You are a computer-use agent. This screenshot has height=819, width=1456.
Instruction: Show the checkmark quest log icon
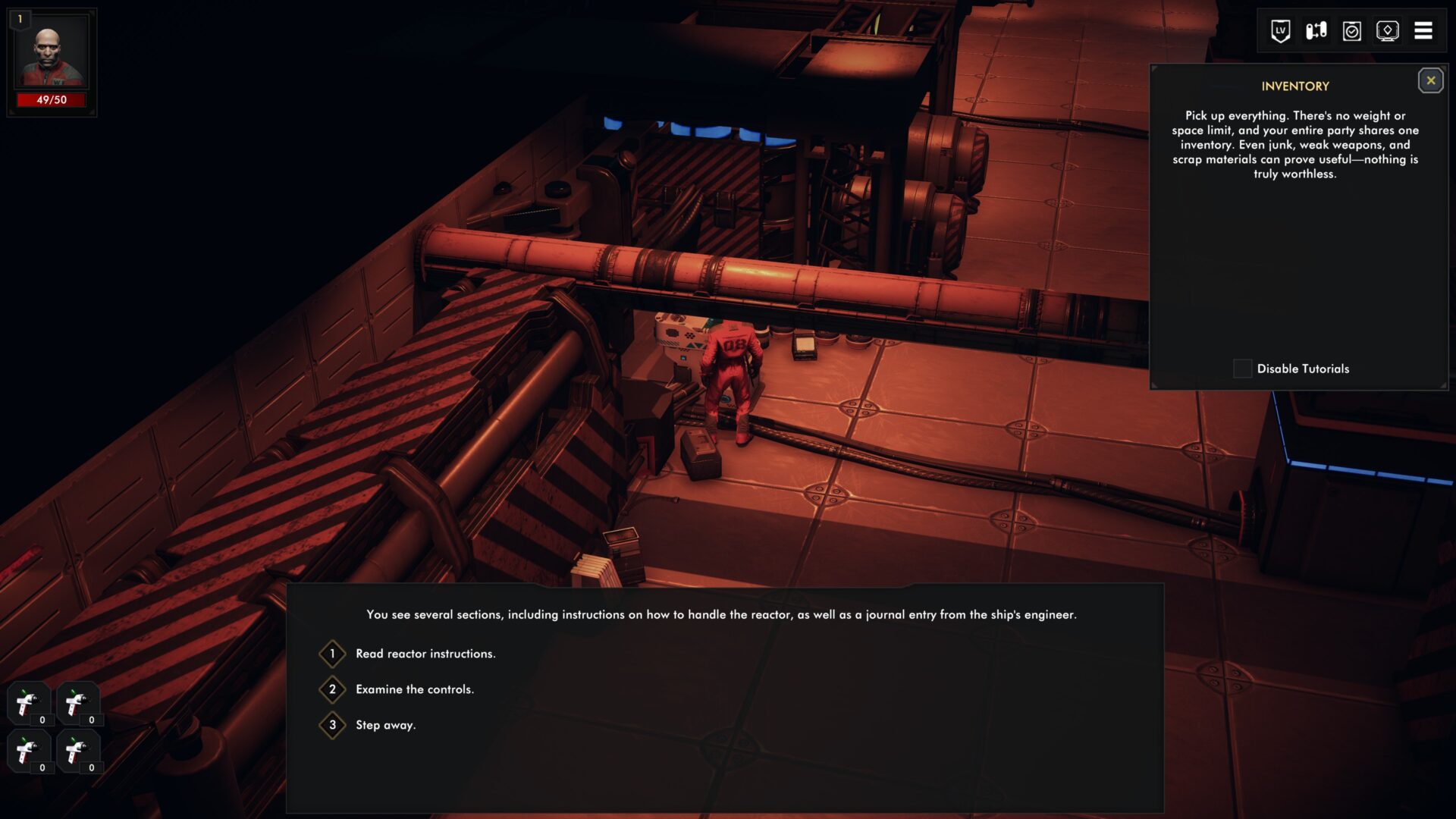tap(1351, 31)
